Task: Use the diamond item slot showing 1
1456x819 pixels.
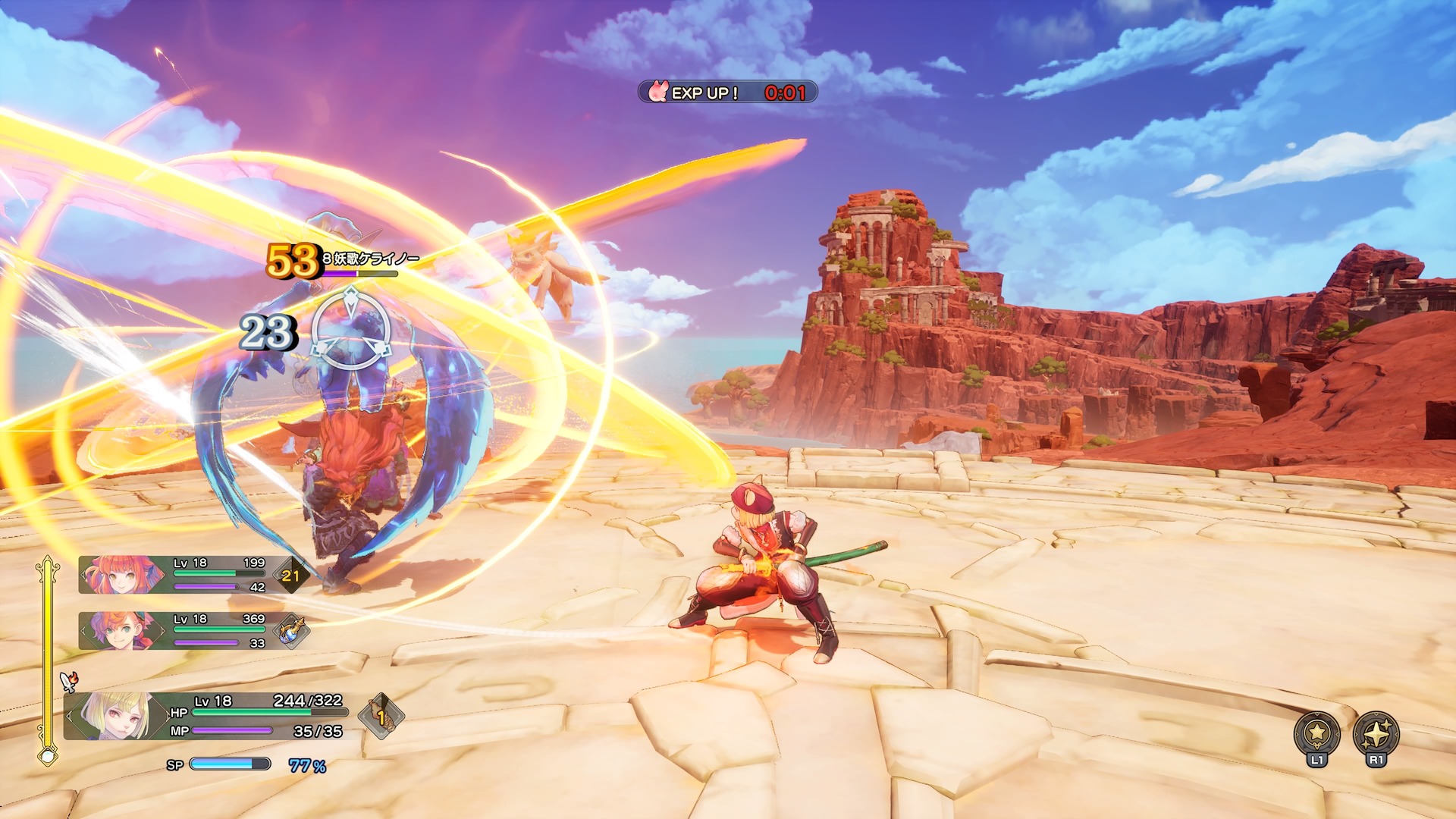Action: pos(381,715)
